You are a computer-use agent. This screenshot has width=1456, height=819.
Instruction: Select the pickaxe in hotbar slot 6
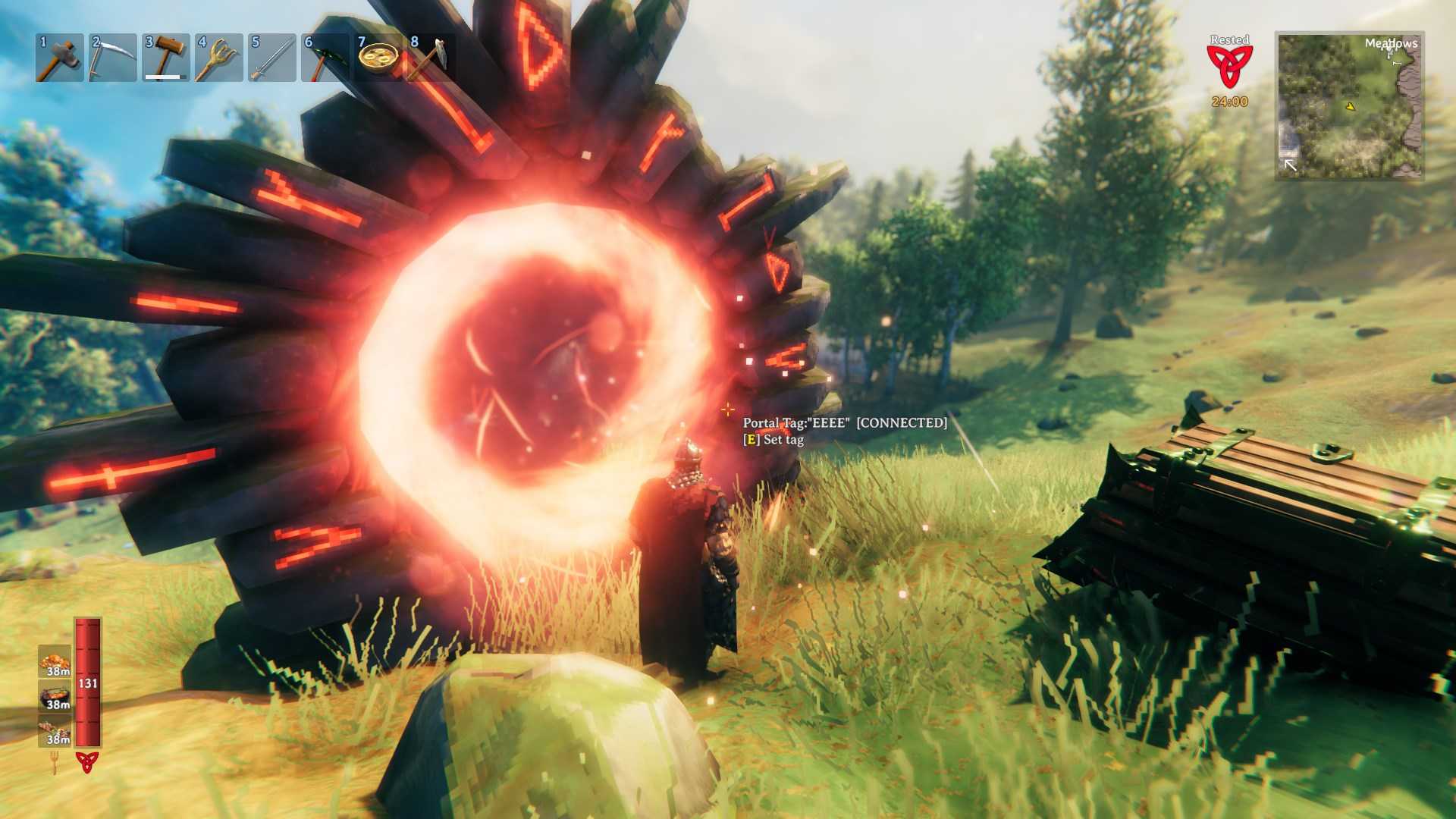[325, 57]
